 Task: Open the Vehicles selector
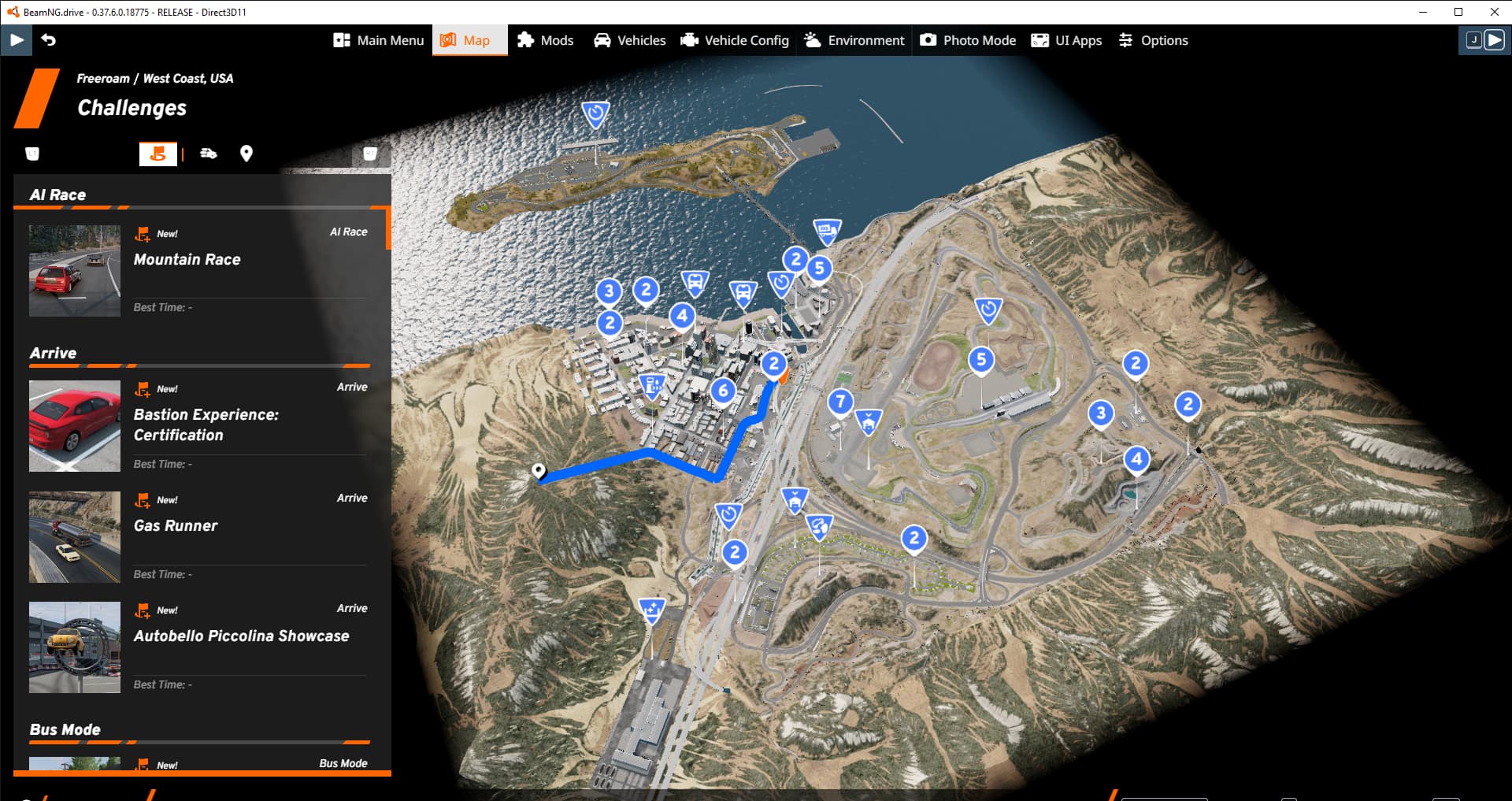tap(629, 40)
